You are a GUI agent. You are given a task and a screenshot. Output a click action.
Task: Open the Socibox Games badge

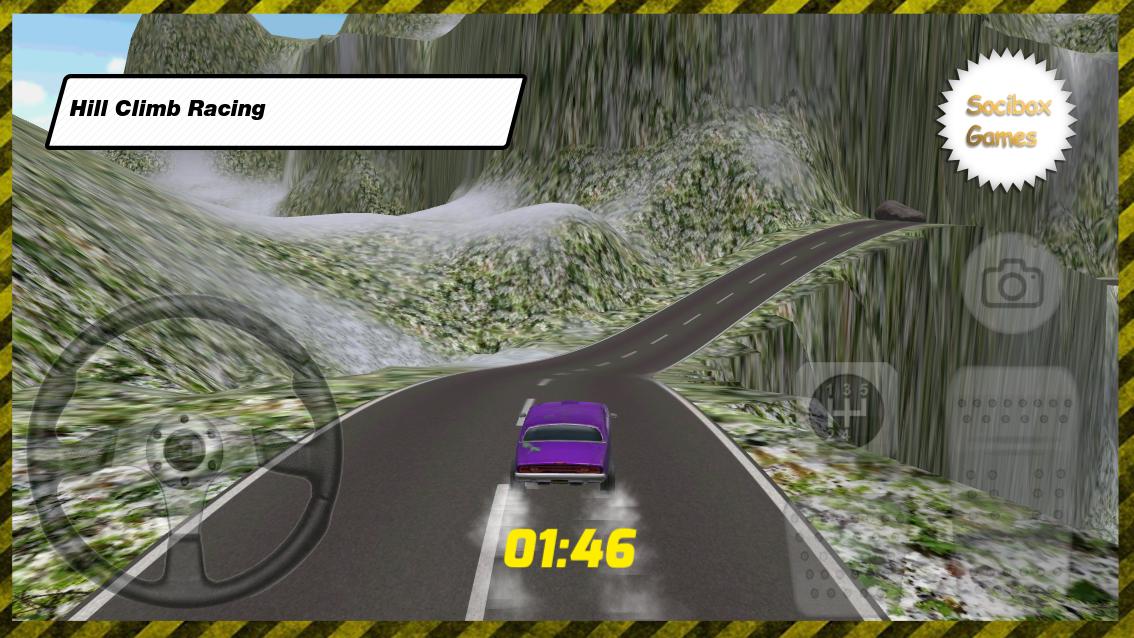click(1007, 121)
